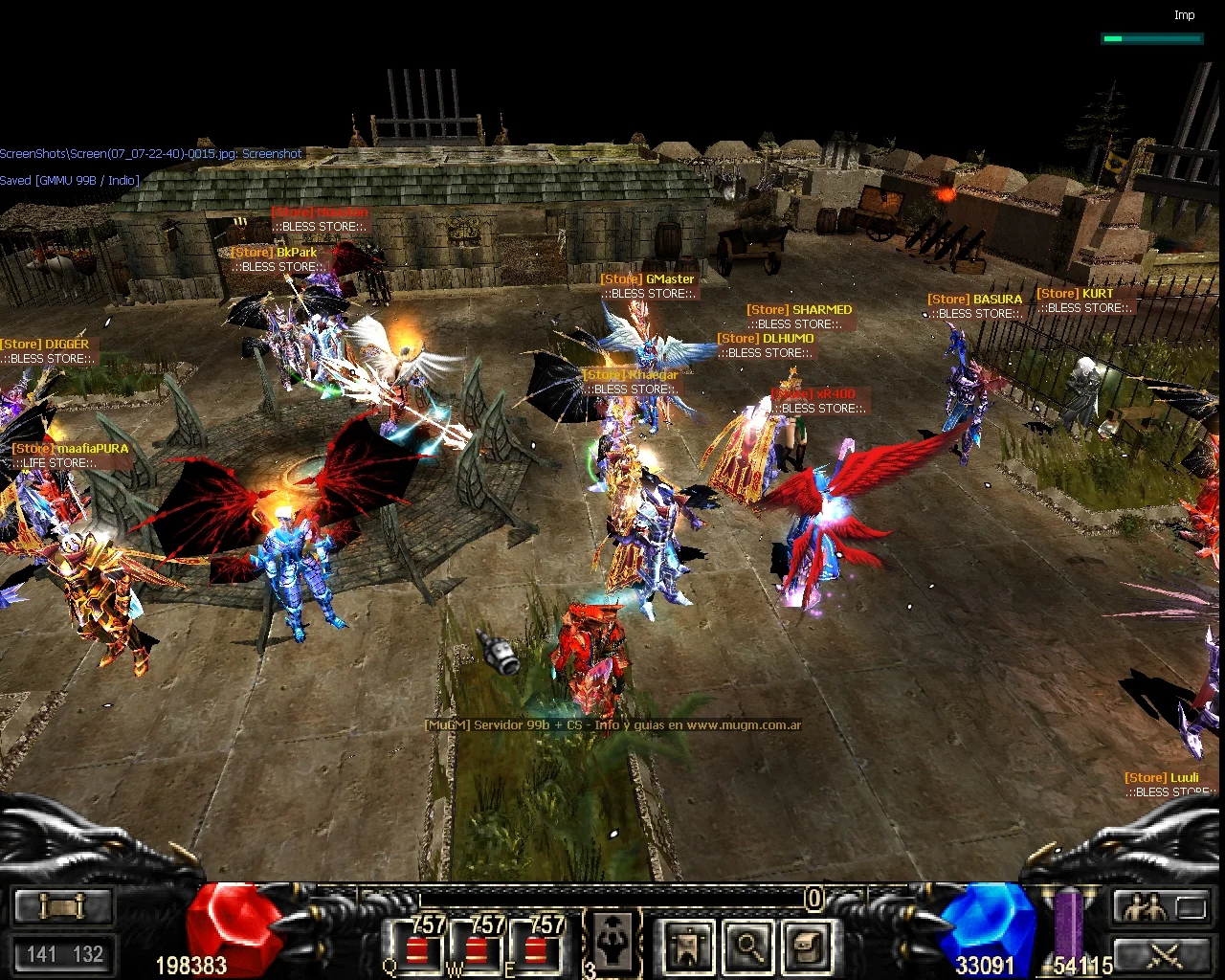Use the red potion in slot W
The height and width of the screenshot is (980, 1225).
(476, 949)
